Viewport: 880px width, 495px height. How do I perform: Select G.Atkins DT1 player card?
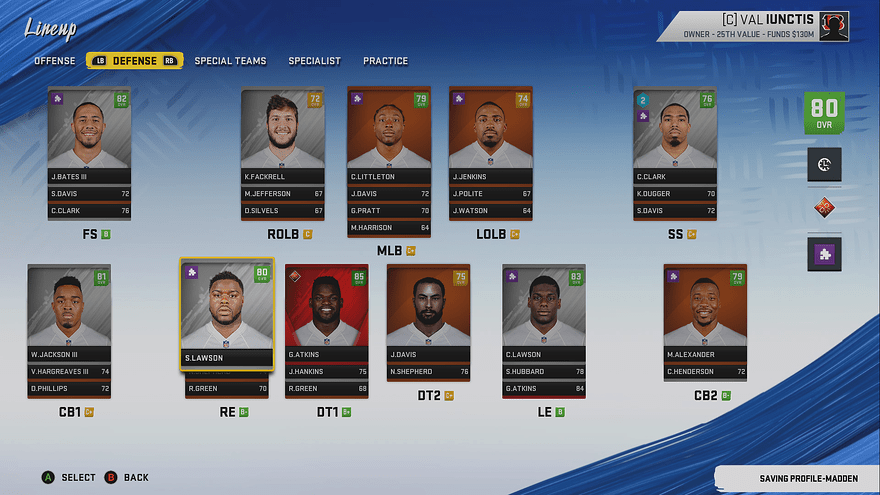(326, 312)
